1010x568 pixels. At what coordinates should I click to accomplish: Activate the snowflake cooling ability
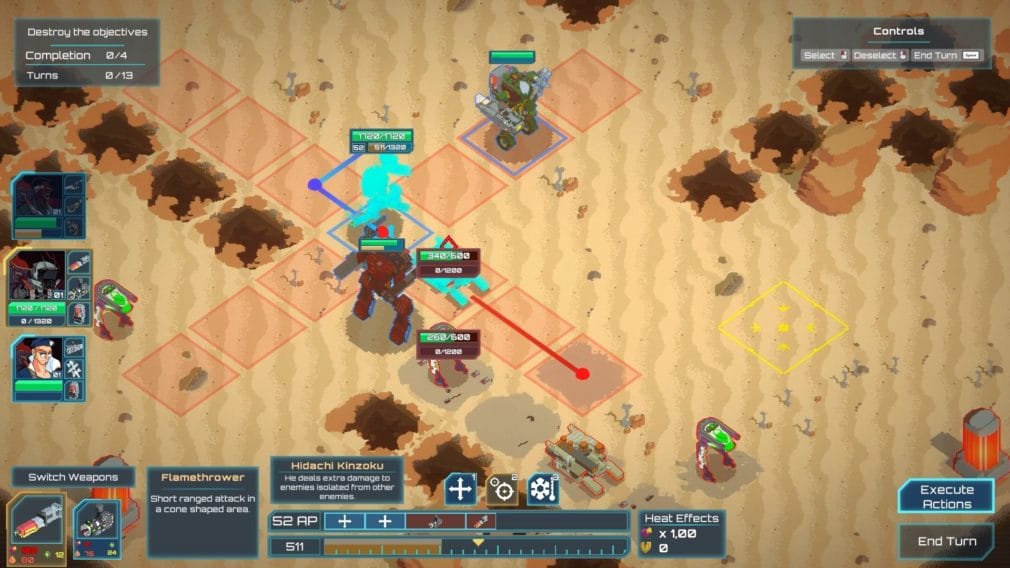point(542,489)
